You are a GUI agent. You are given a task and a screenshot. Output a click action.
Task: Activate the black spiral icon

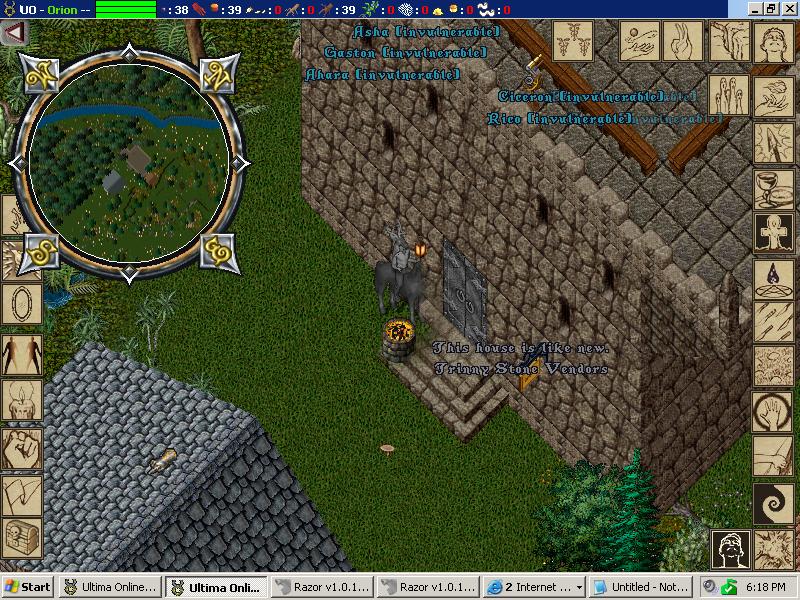(769, 499)
